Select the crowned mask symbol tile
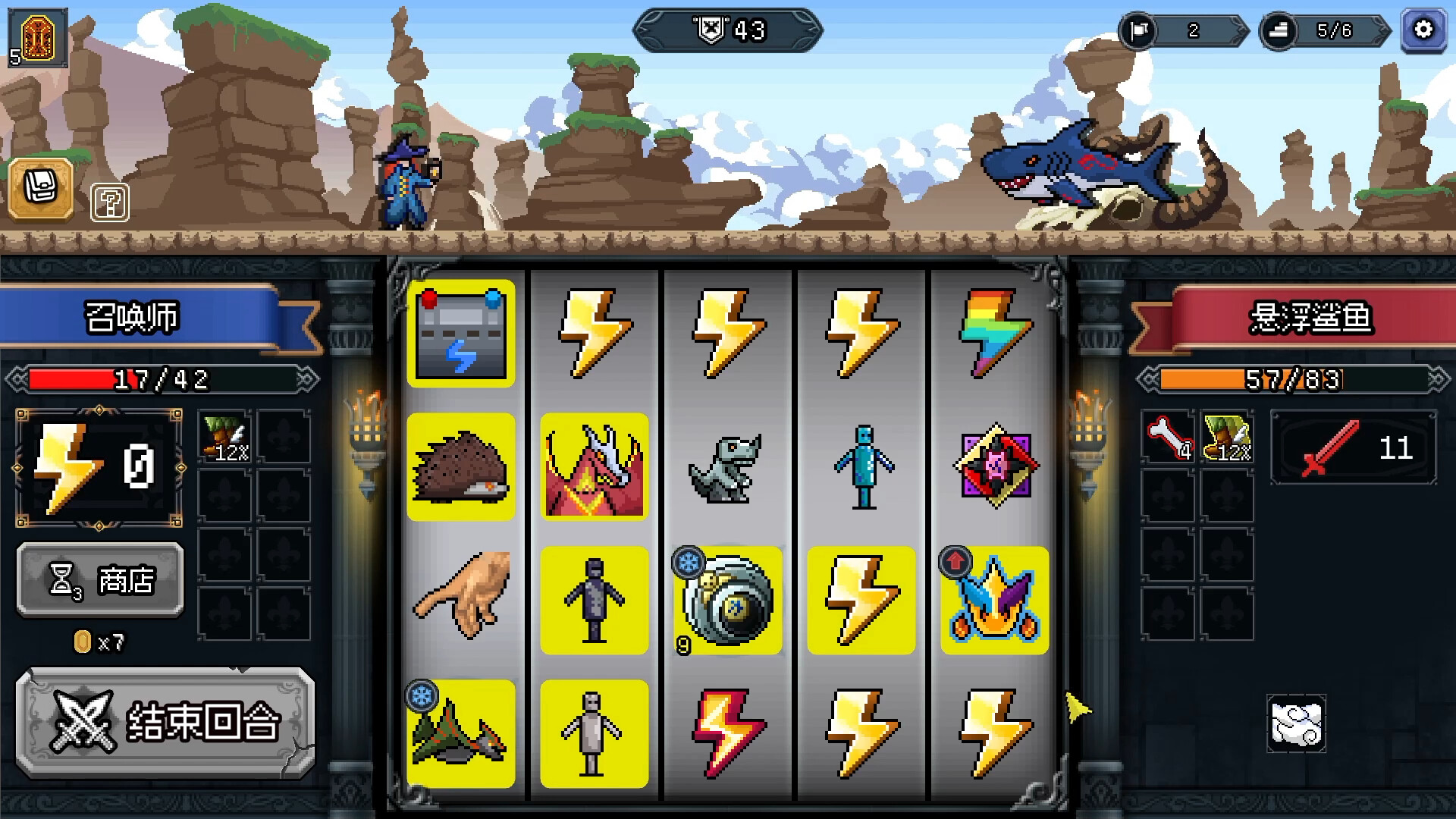 tap(995, 601)
